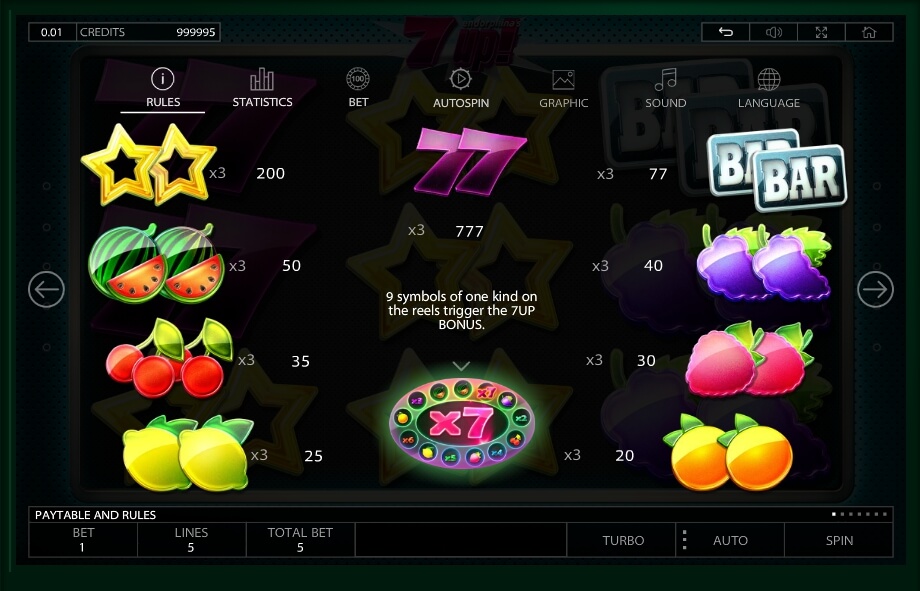The image size is (920, 591).
Task: Switch to fullscreen mode
Action: click(x=821, y=32)
